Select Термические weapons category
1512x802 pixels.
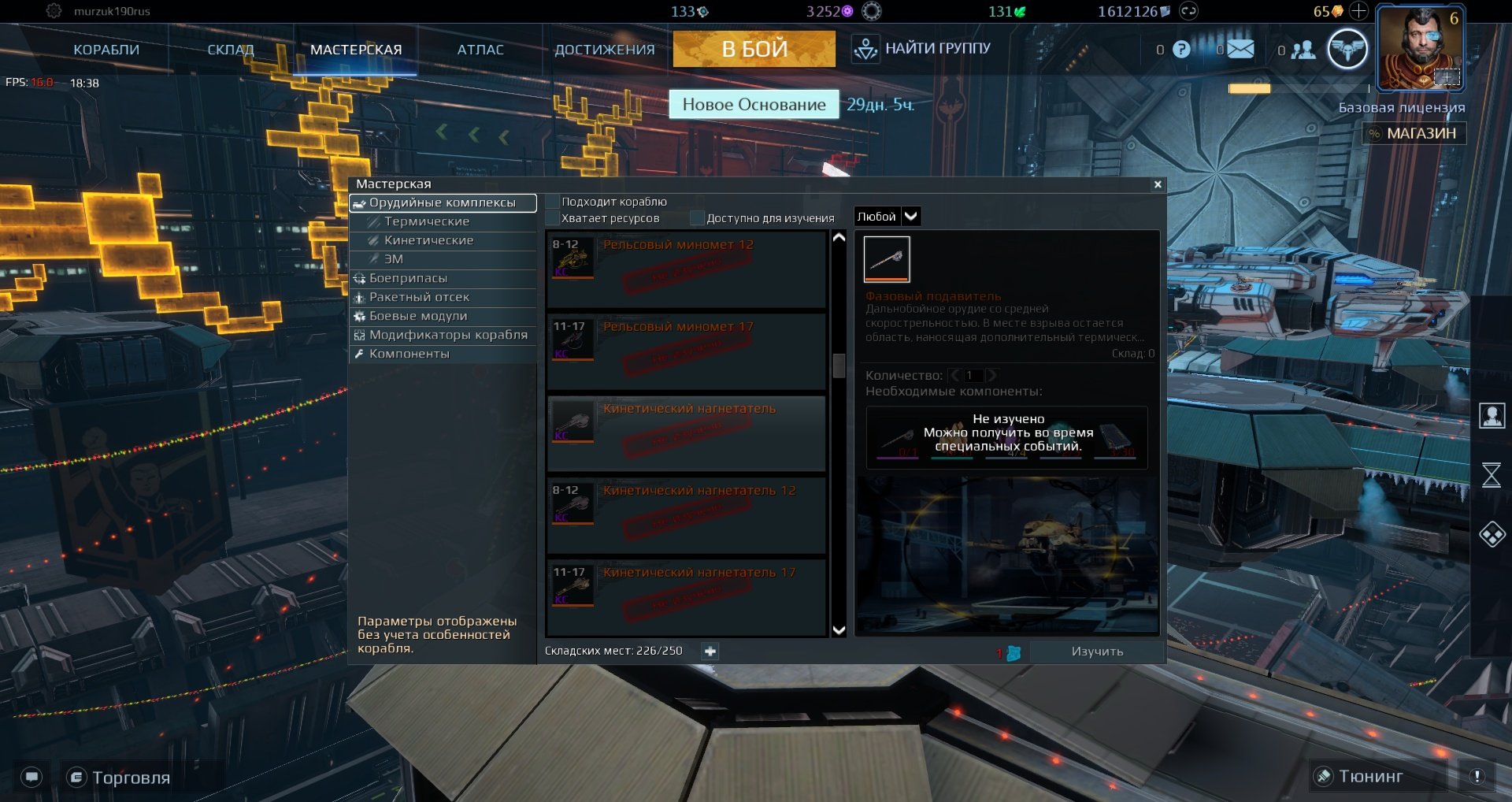[x=427, y=221]
